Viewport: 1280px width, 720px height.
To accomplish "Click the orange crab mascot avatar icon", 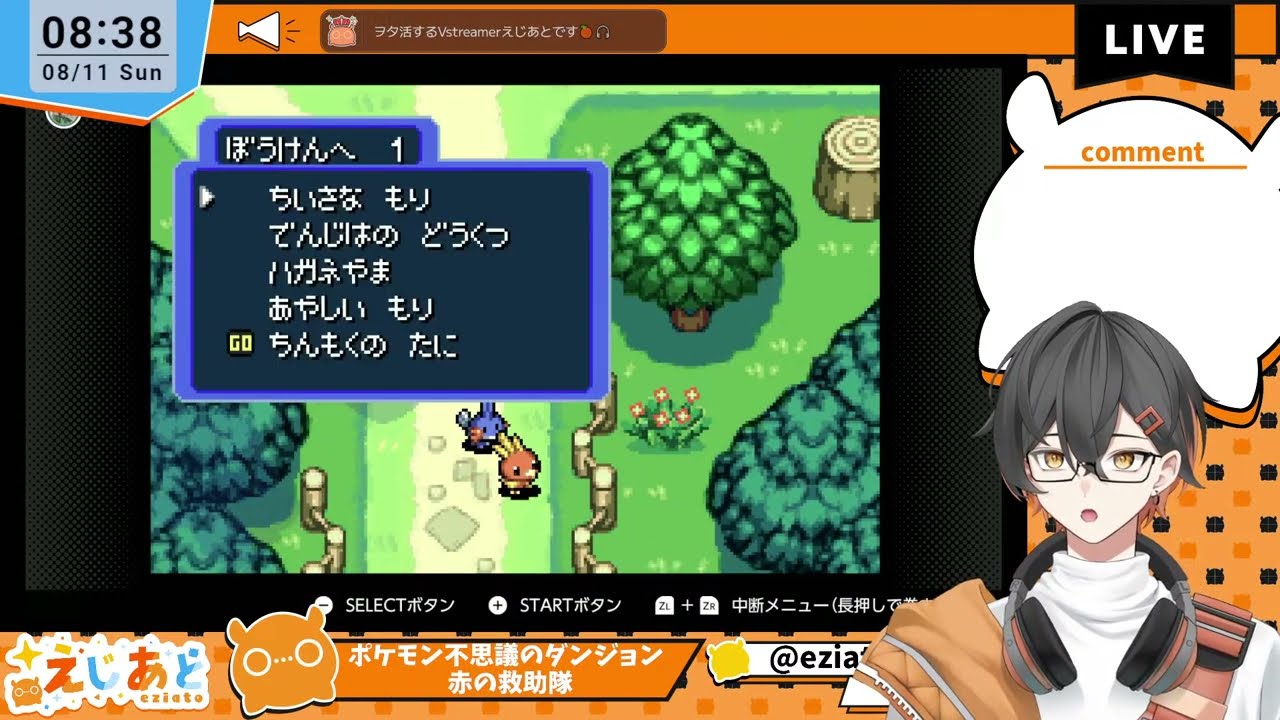I will pos(342,30).
